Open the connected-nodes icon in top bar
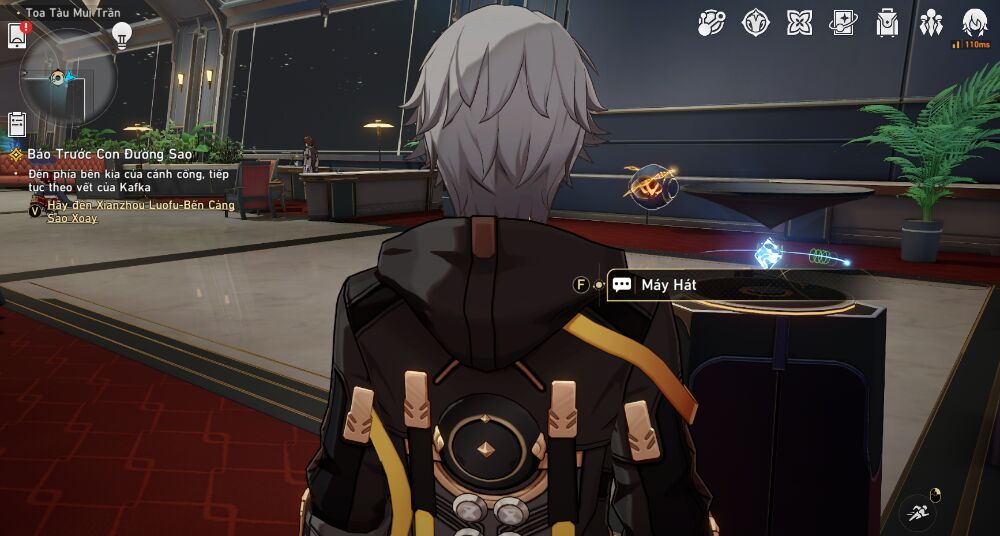 711,22
